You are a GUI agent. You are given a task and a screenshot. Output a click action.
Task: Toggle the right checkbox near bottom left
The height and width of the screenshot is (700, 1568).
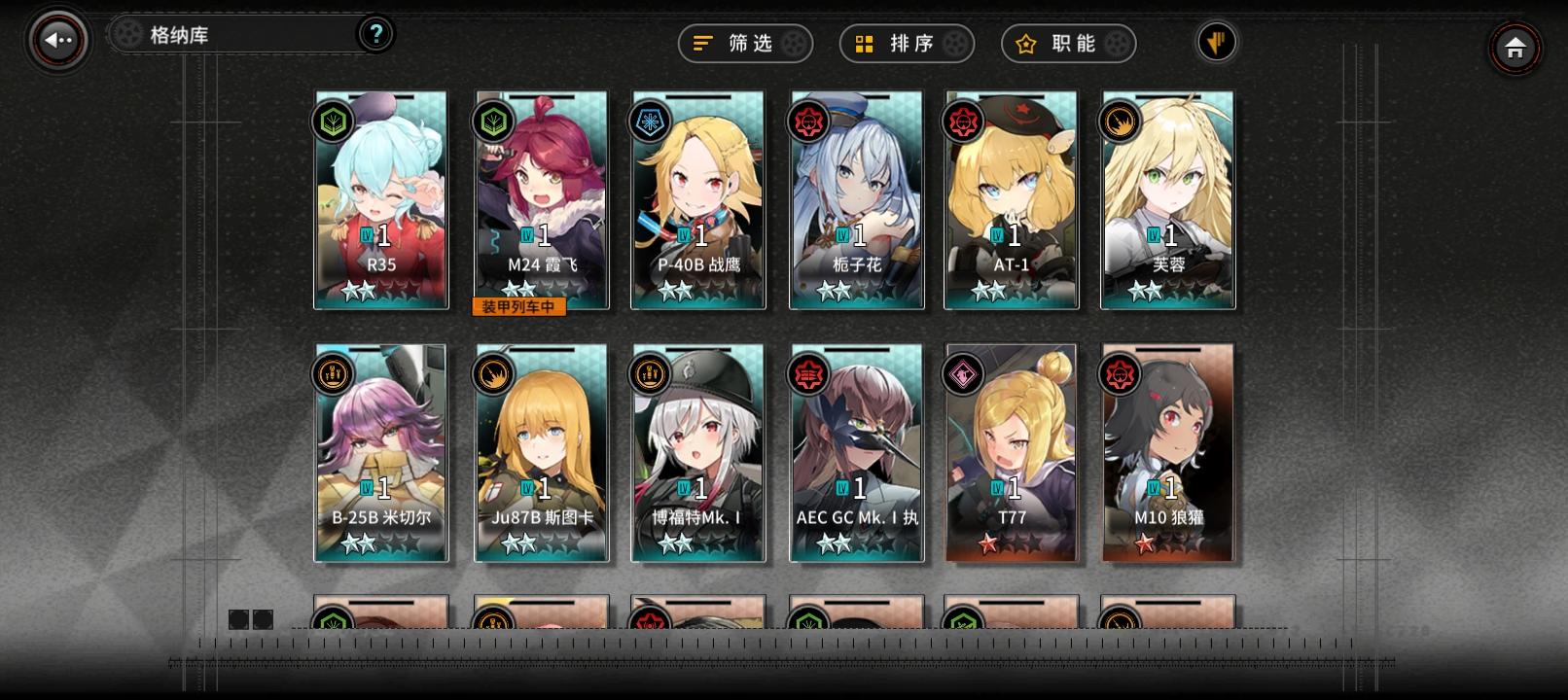tap(264, 618)
